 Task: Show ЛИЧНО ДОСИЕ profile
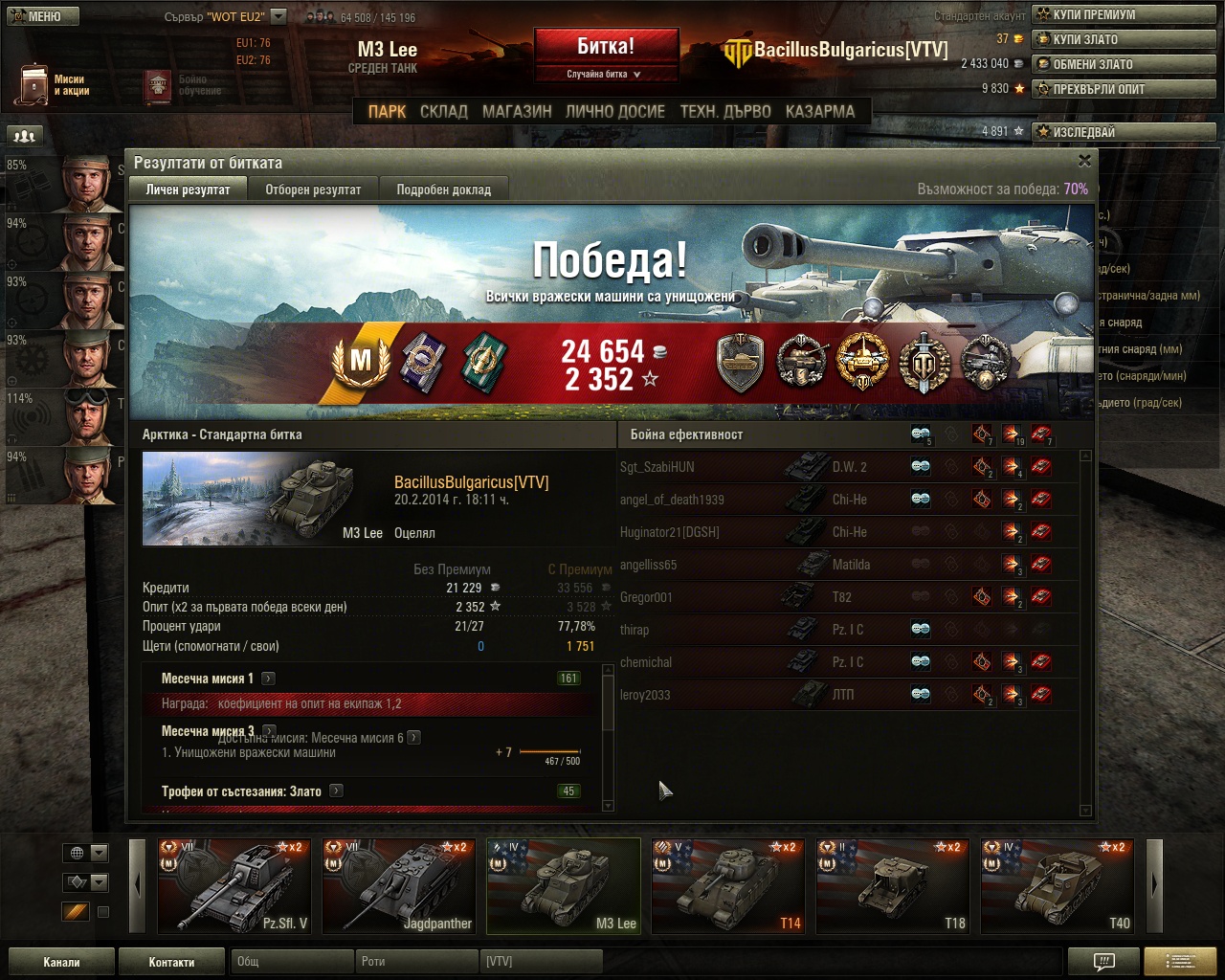click(x=614, y=111)
